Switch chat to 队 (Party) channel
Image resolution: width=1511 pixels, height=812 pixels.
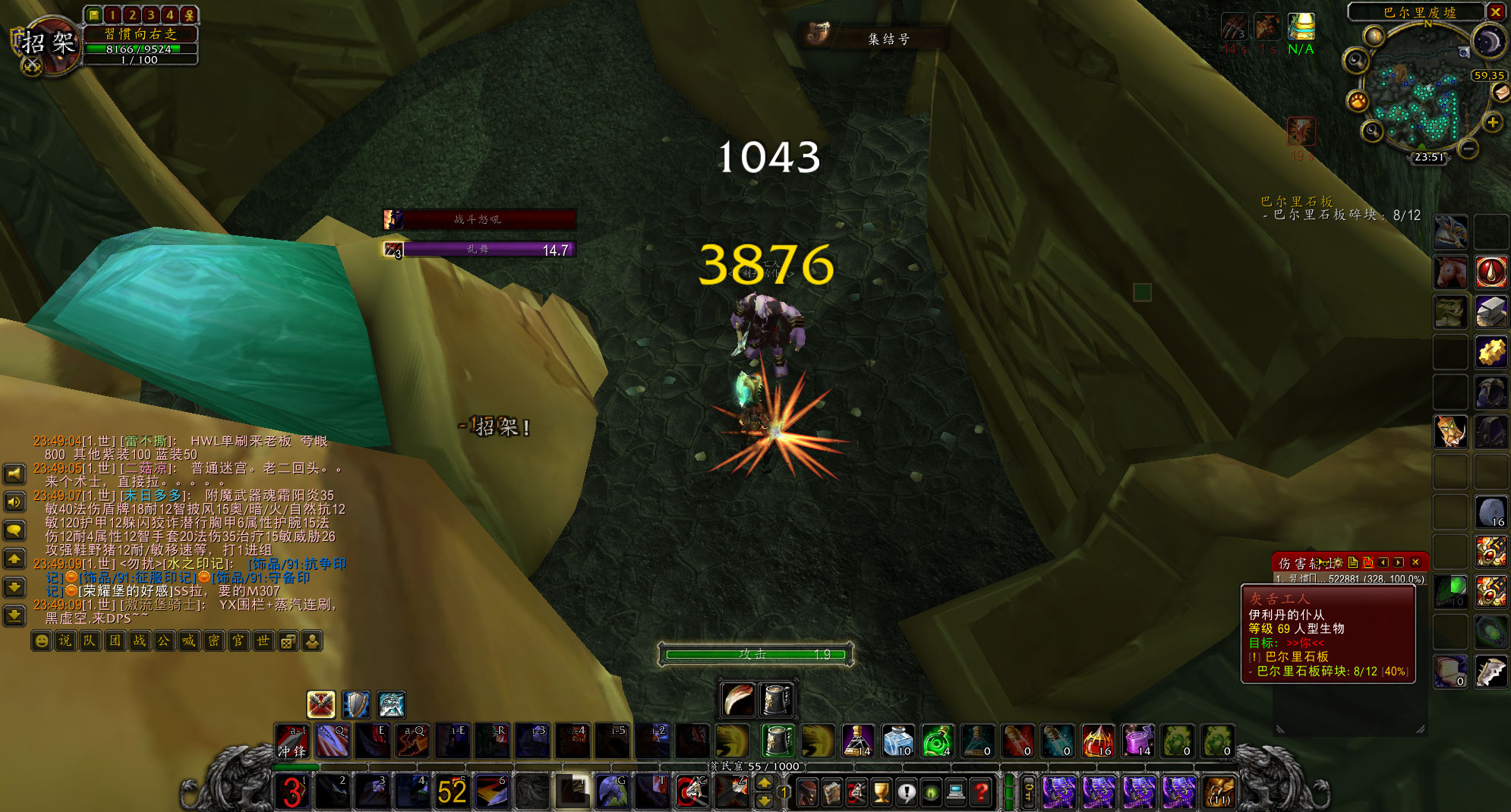pyautogui.click(x=90, y=641)
